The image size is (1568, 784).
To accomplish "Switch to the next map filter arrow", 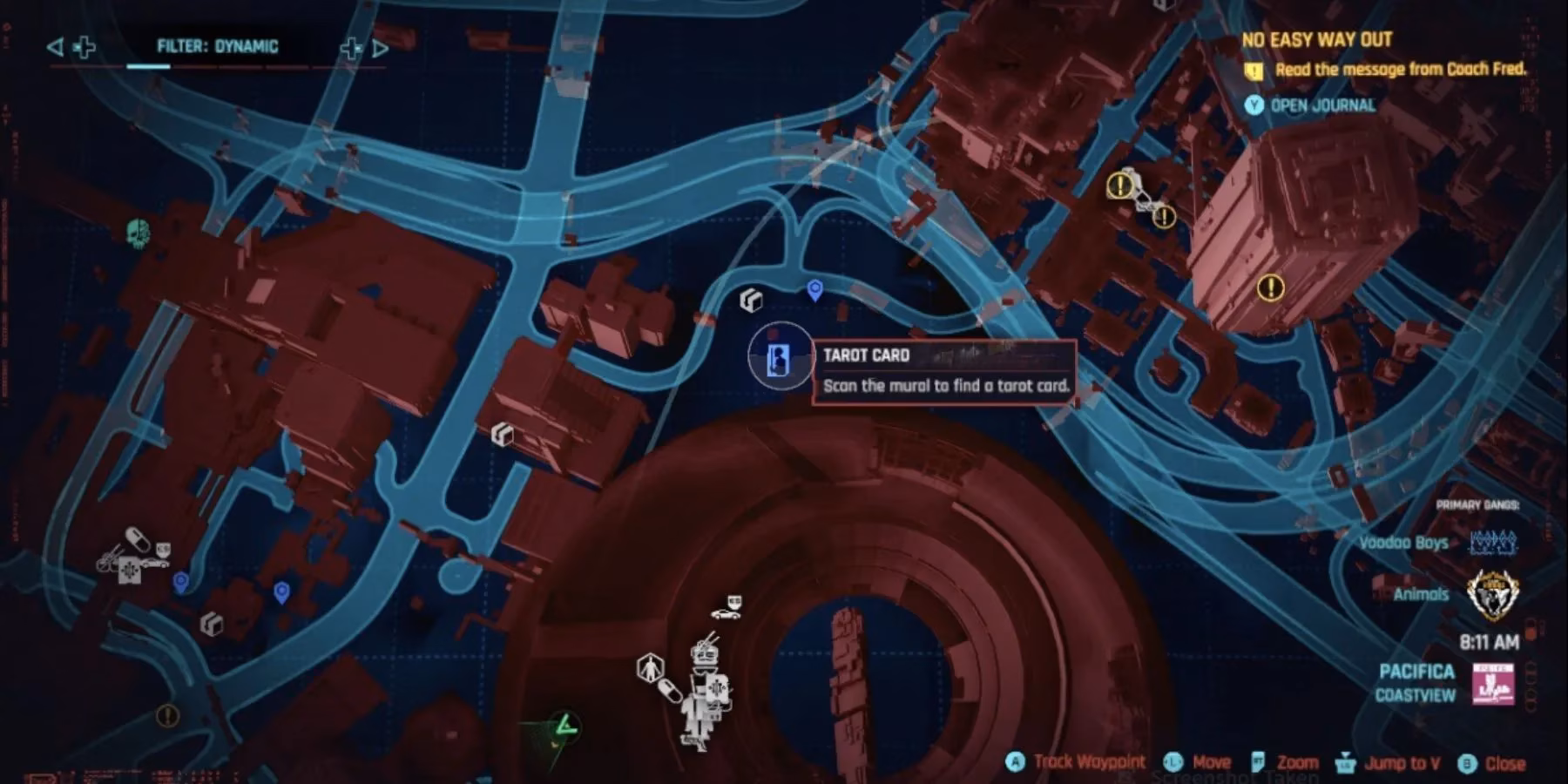I will pos(381,48).
